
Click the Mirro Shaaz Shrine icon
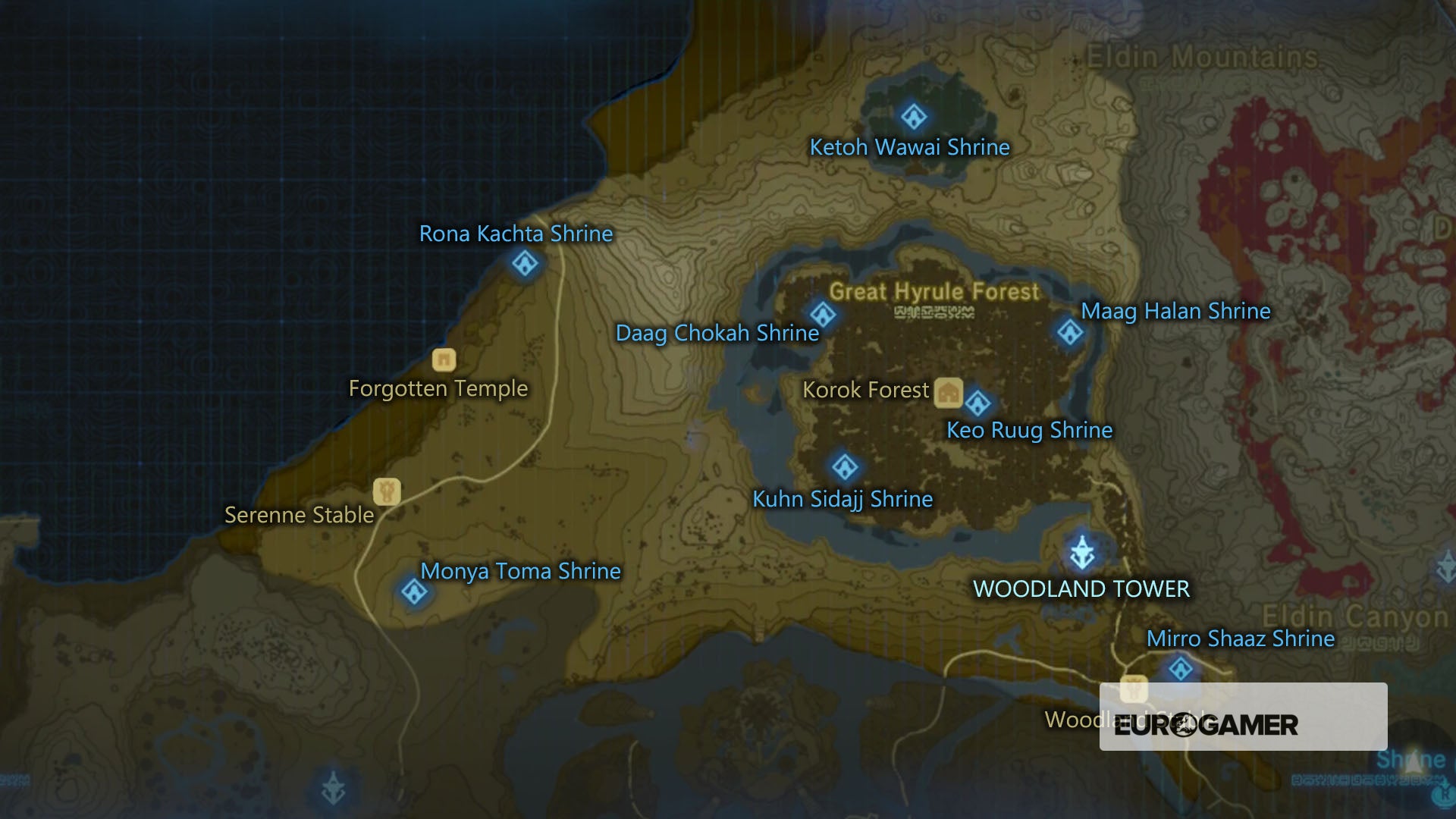[1181, 670]
